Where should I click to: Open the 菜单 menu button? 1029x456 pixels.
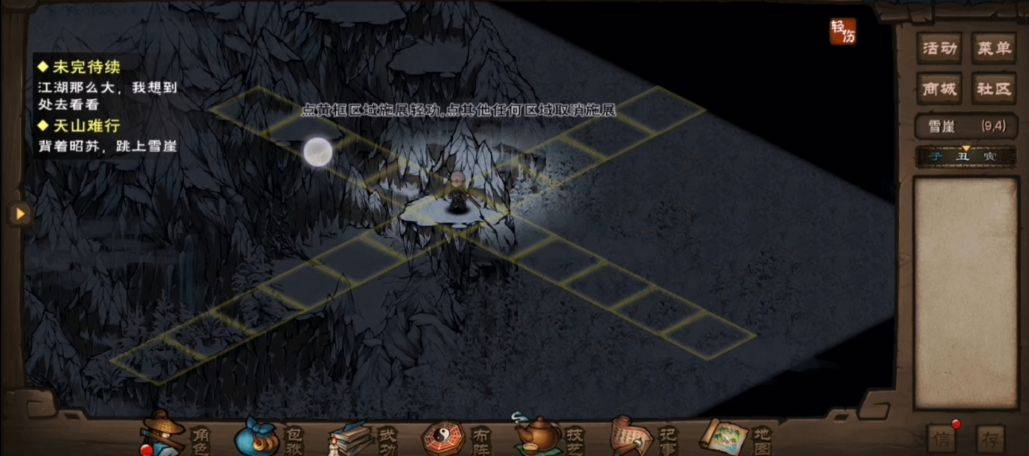coord(993,48)
